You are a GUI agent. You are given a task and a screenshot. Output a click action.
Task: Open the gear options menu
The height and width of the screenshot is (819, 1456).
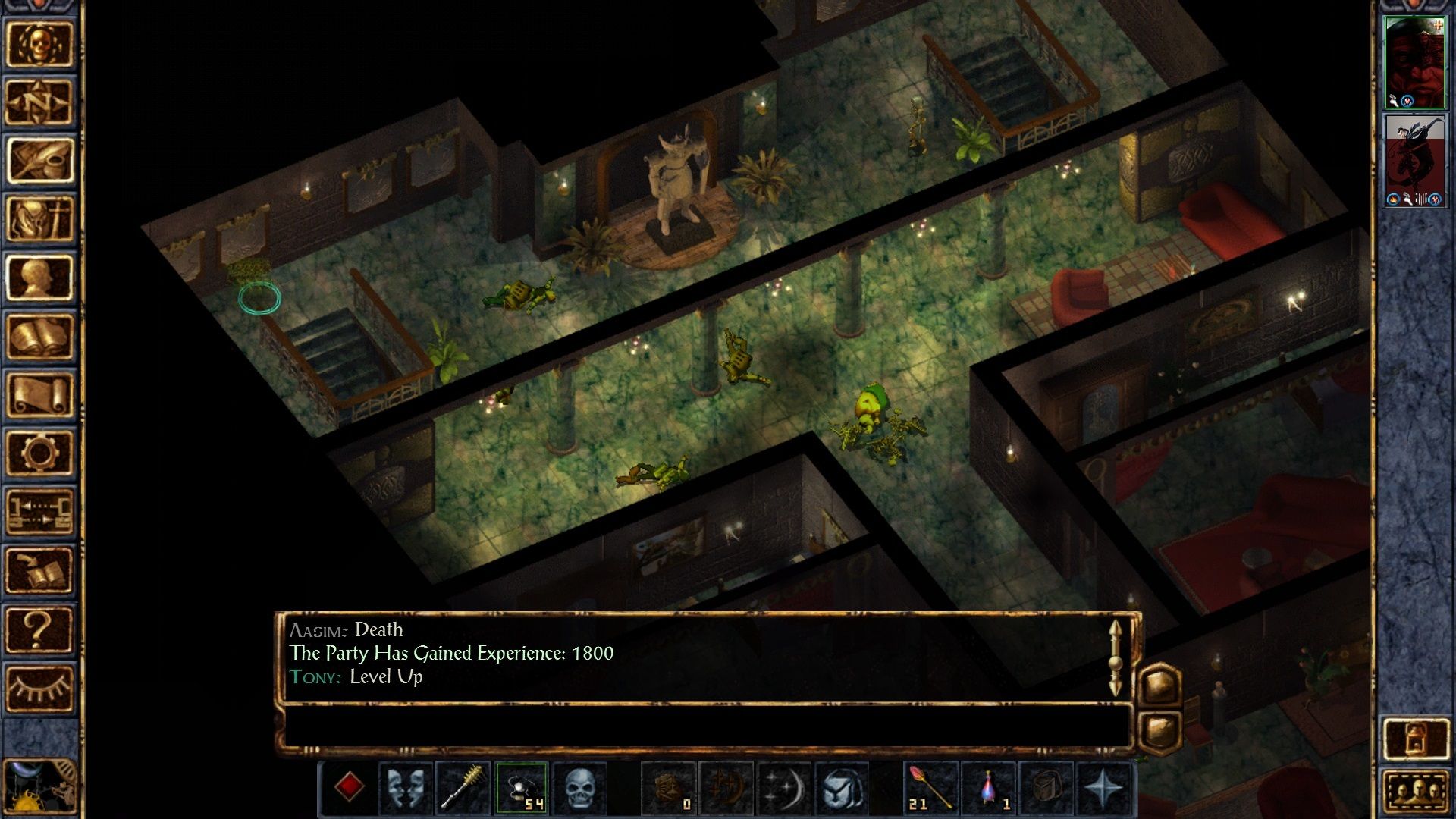(x=39, y=453)
